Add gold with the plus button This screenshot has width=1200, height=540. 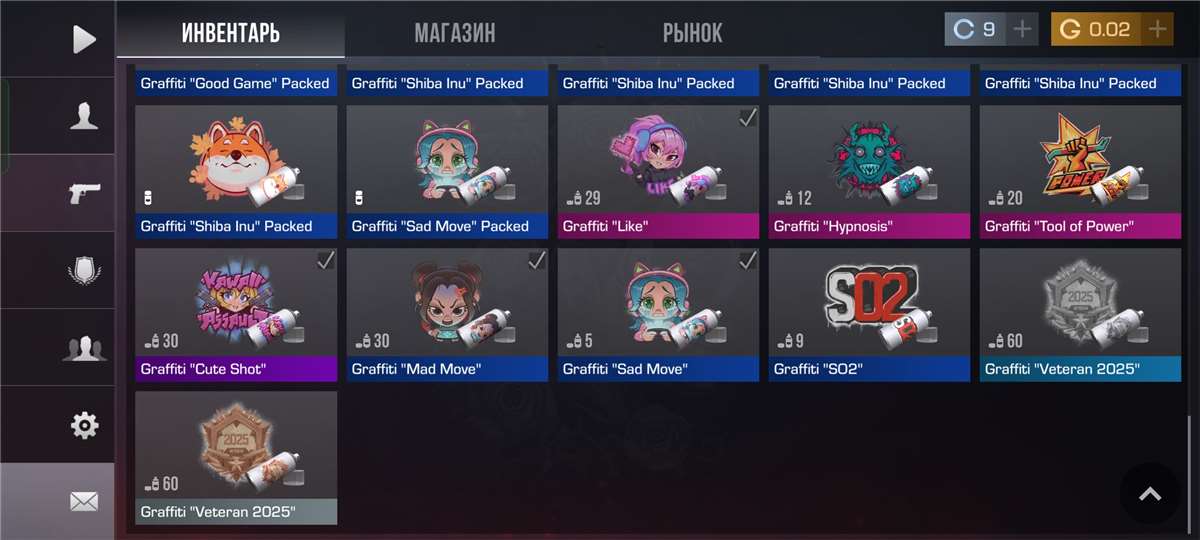[x=1158, y=29]
